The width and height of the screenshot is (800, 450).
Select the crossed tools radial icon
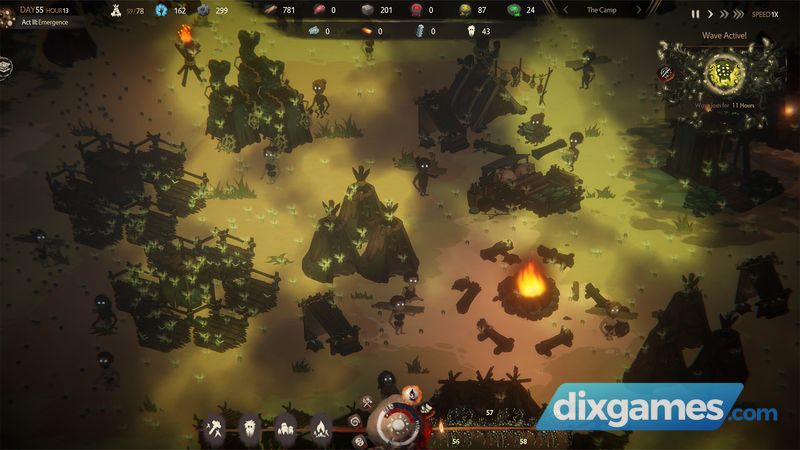(x=367, y=402)
